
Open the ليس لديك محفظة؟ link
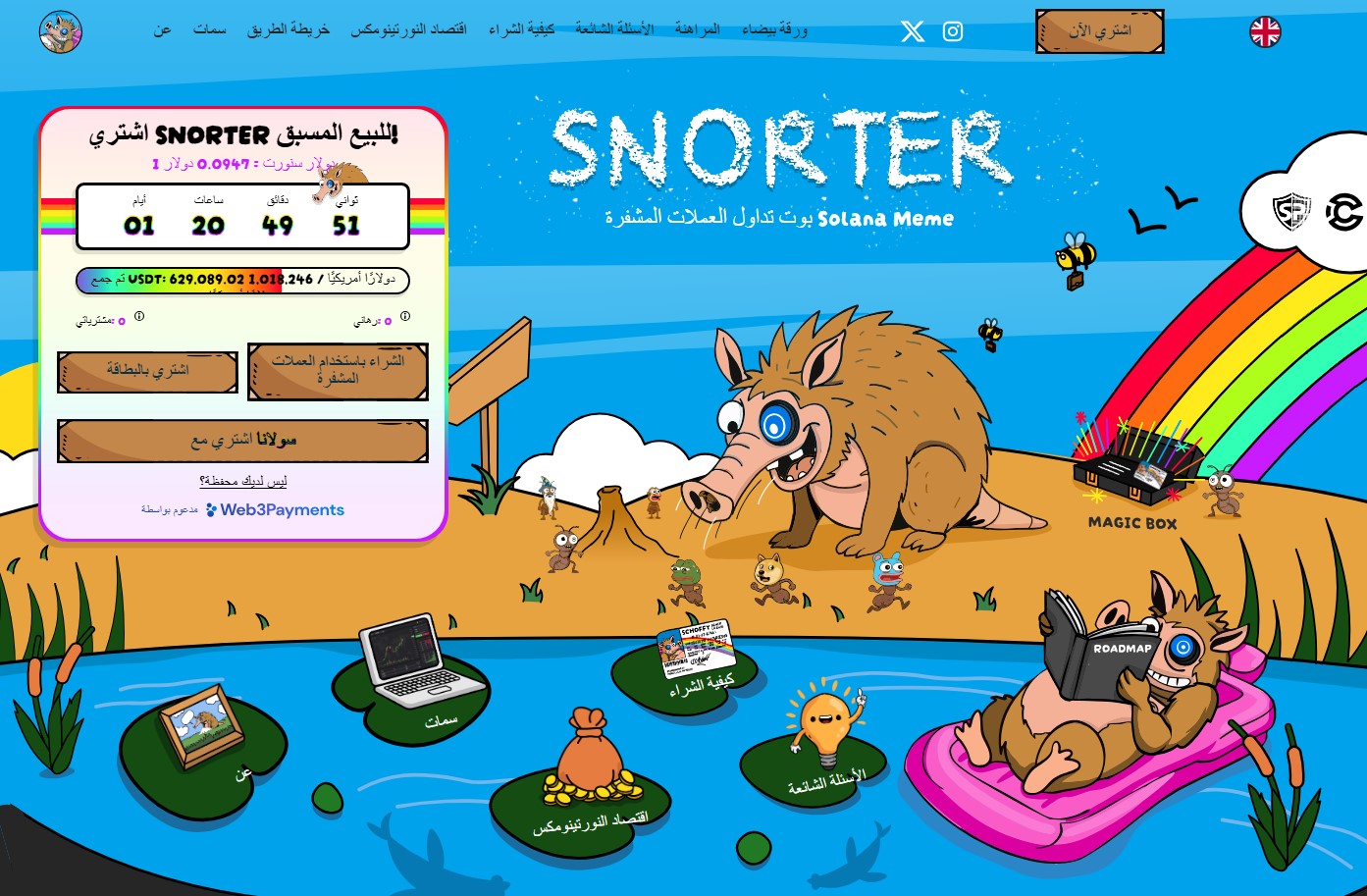tap(242, 481)
